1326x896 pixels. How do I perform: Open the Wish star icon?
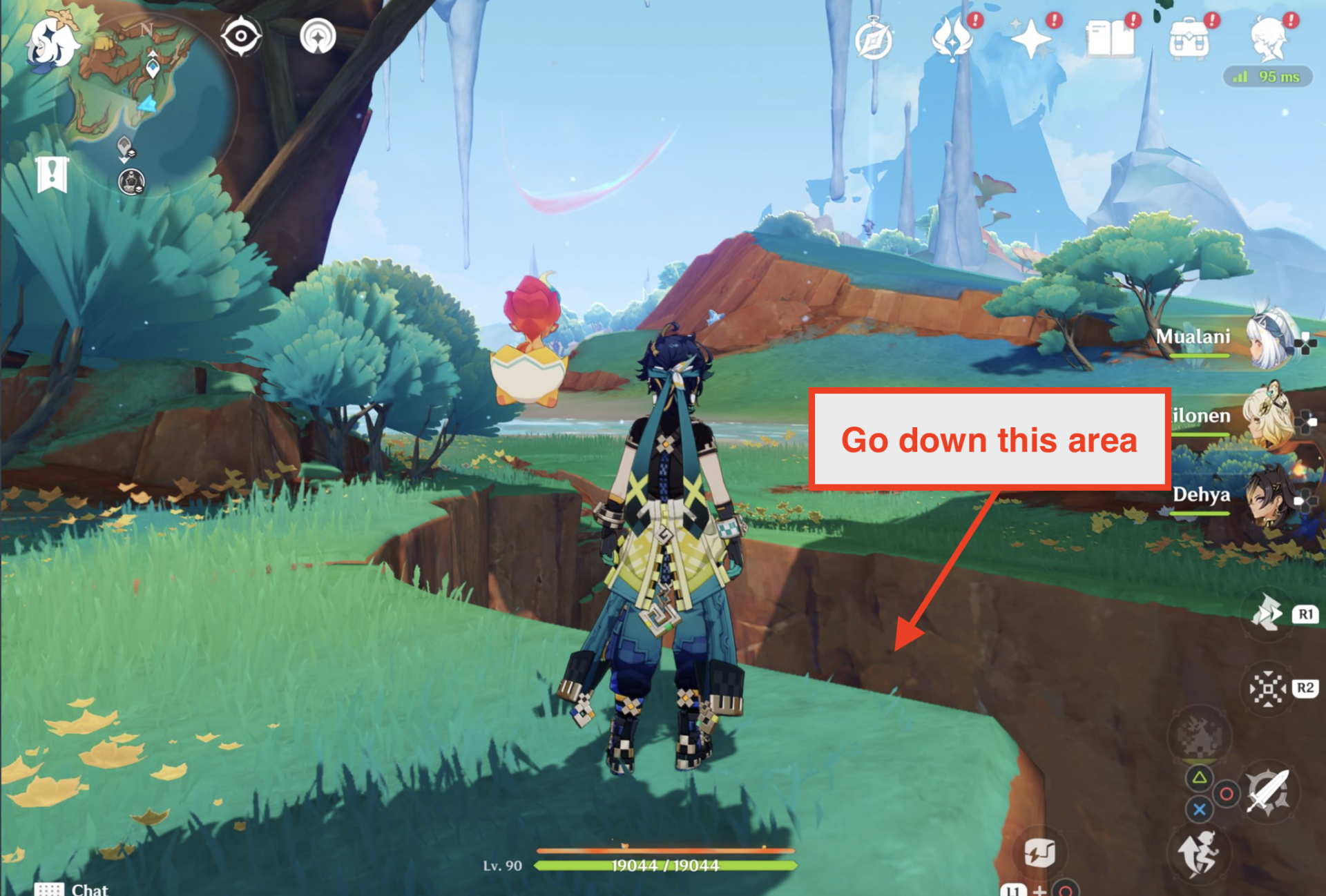(1030, 39)
